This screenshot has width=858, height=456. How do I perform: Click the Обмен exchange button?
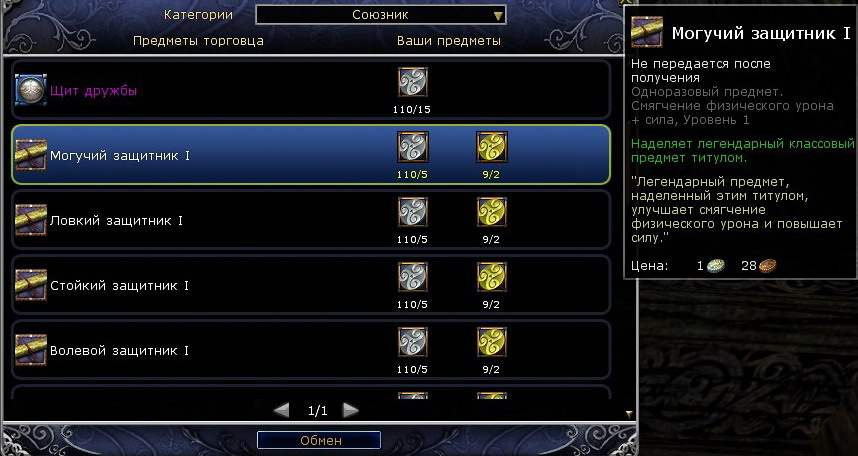pyautogui.click(x=319, y=440)
